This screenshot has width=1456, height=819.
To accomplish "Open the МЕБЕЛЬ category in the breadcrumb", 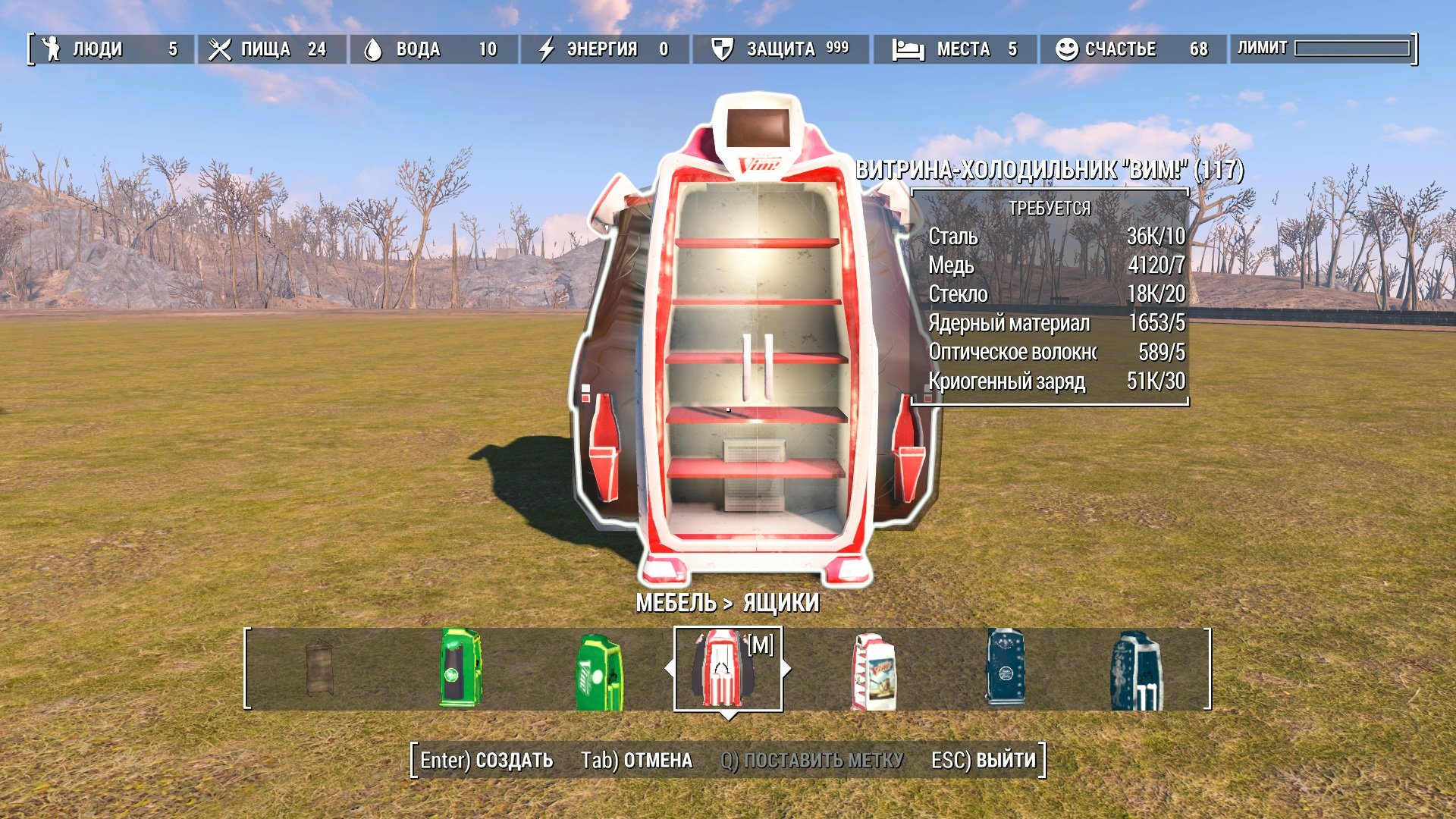I will (676, 603).
